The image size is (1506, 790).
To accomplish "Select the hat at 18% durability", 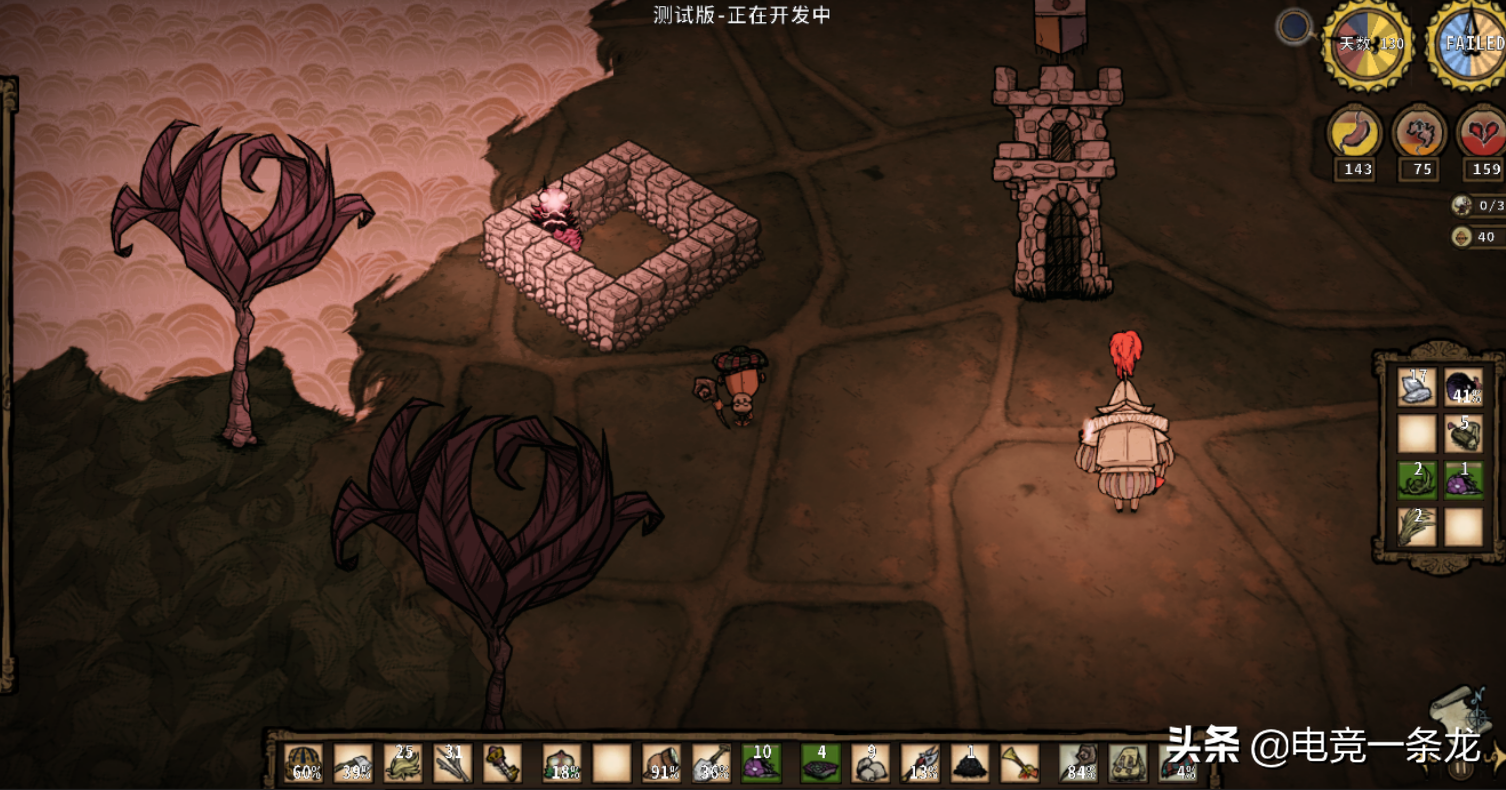I will pyautogui.click(x=562, y=763).
